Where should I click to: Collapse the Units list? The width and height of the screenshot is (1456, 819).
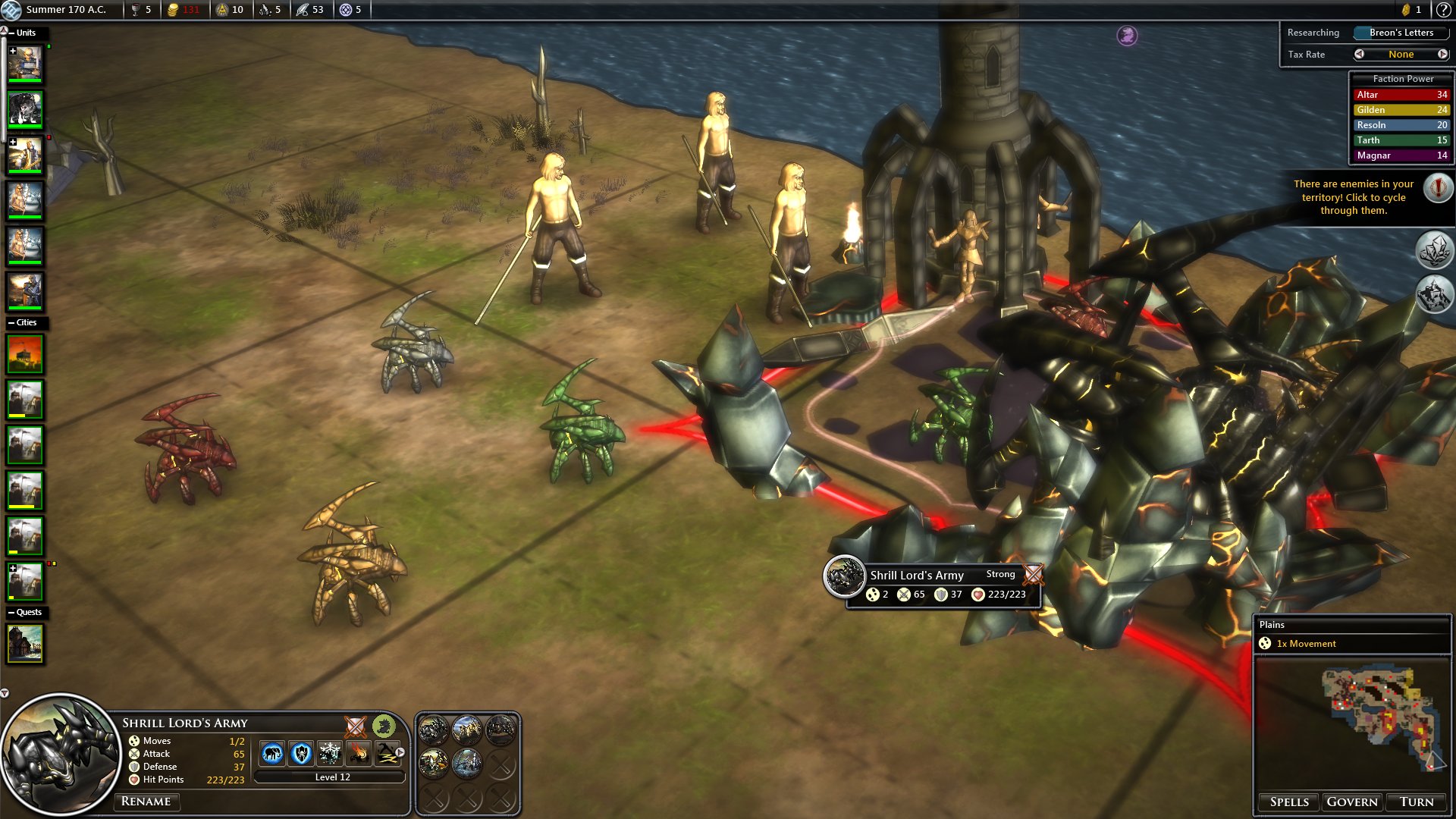[x=11, y=33]
